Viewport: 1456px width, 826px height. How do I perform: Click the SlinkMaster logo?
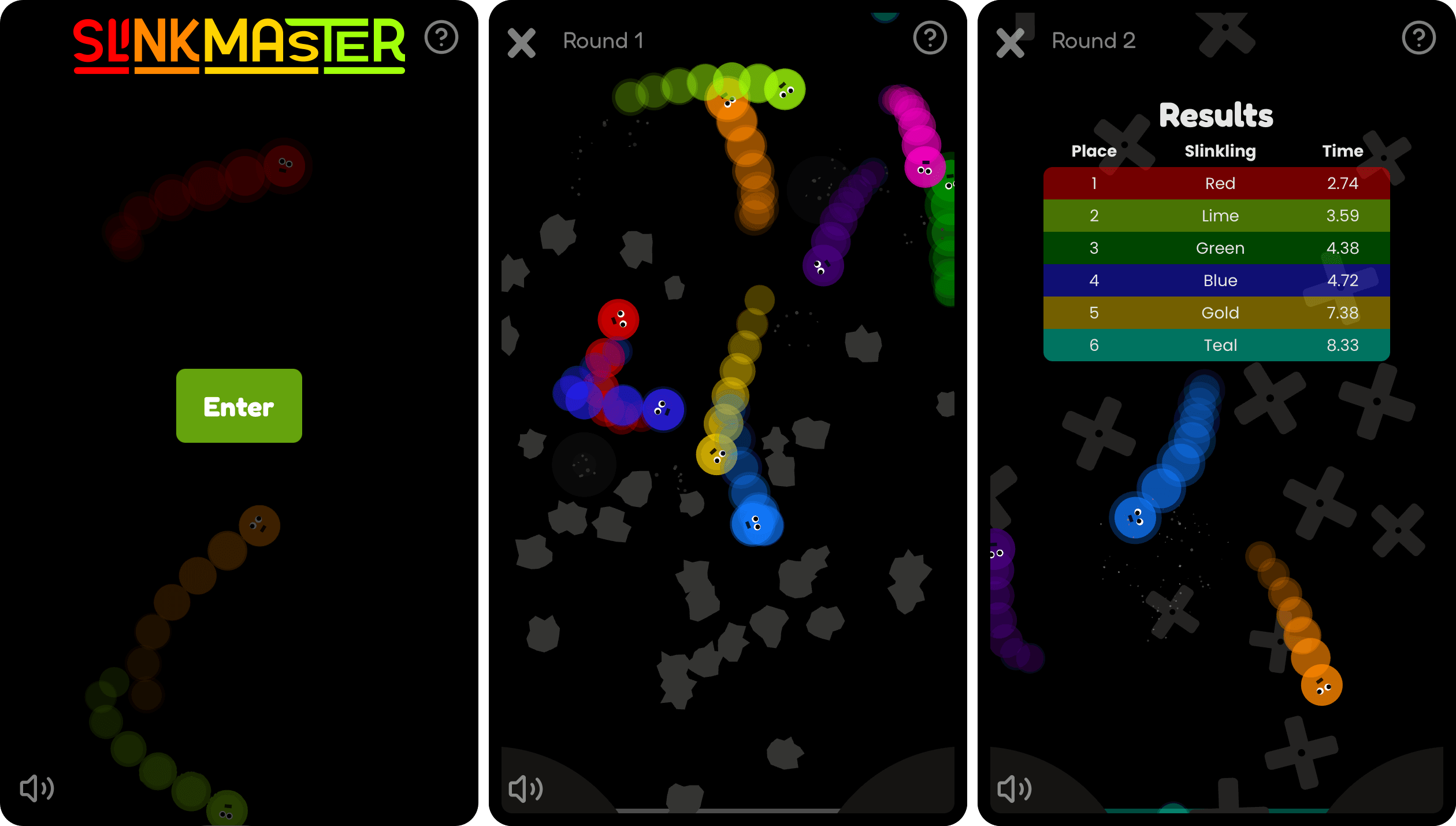click(240, 46)
